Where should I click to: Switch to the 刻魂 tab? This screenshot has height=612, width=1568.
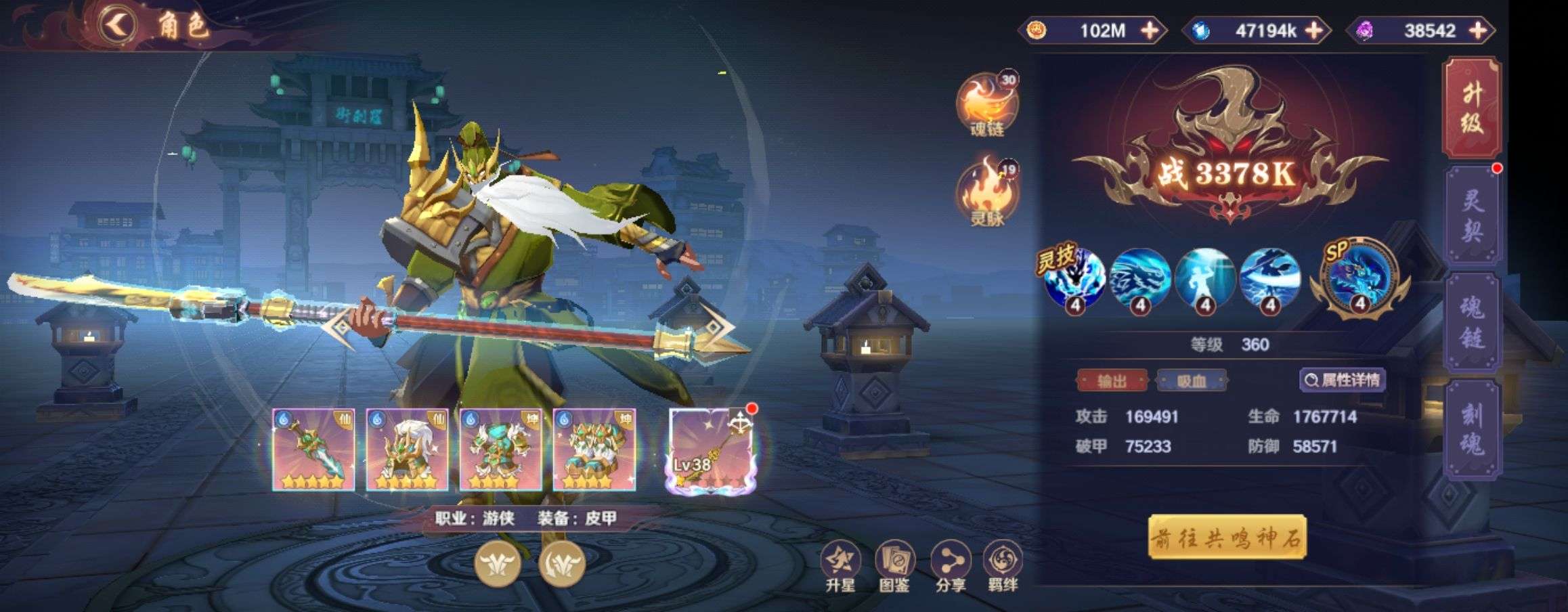1473,429
